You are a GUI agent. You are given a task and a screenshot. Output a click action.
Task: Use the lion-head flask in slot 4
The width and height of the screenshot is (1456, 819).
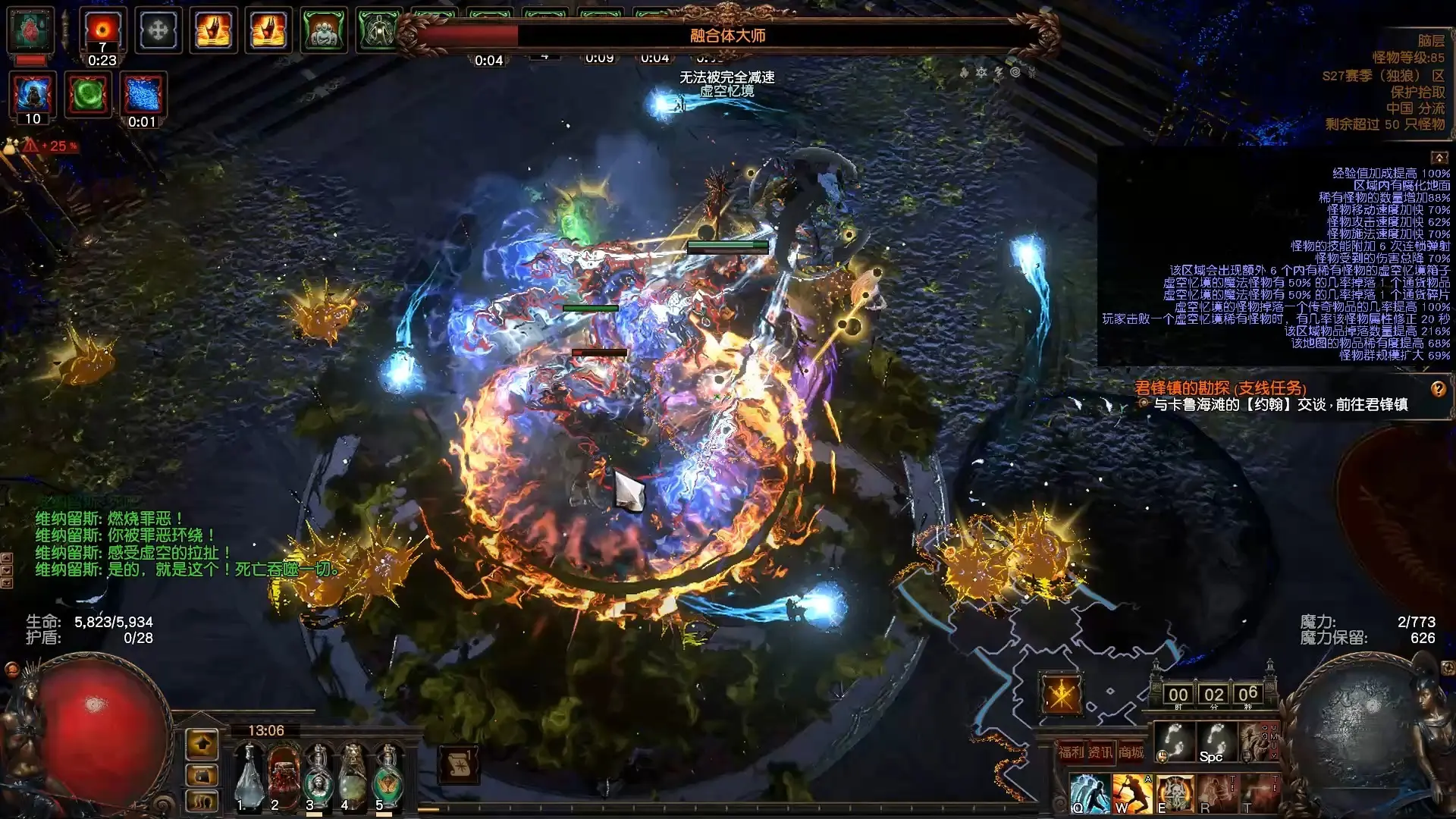pos(353,773)
